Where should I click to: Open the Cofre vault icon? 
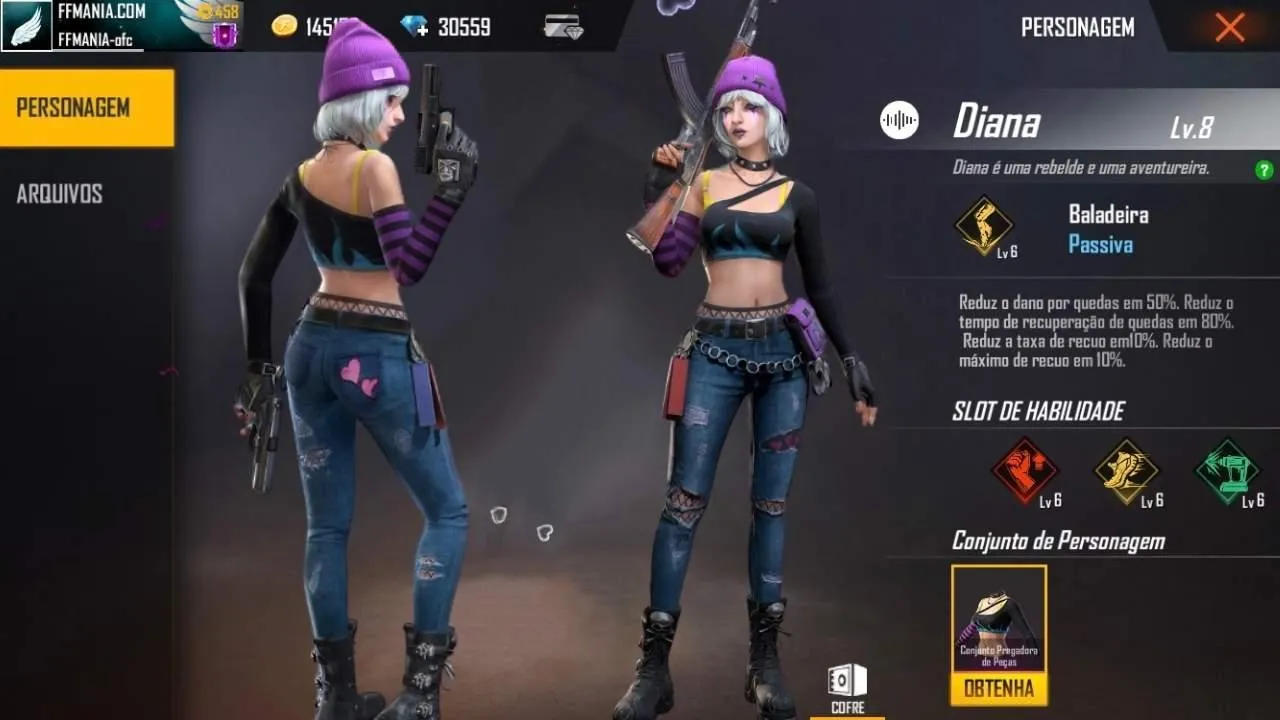pyautogui.click(x=845, y=678)
